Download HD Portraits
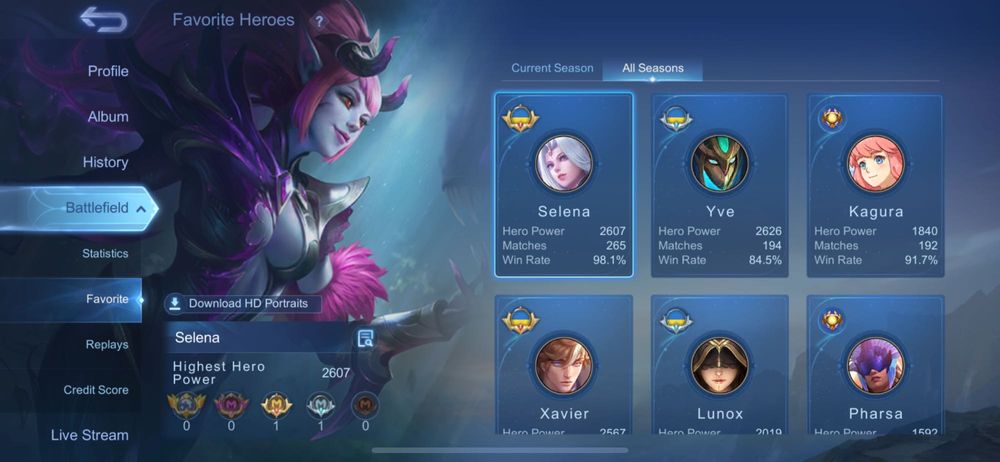Image resolution: width=1000 pixels, height=462 pixels. pyautogui.click(x=243, y=304)
